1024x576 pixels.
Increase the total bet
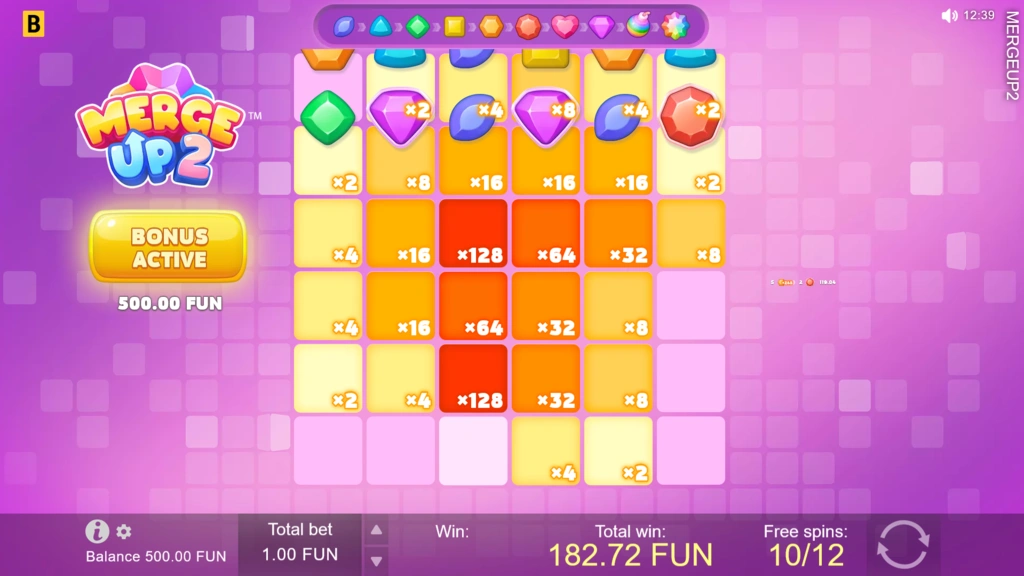pos(376,530)
